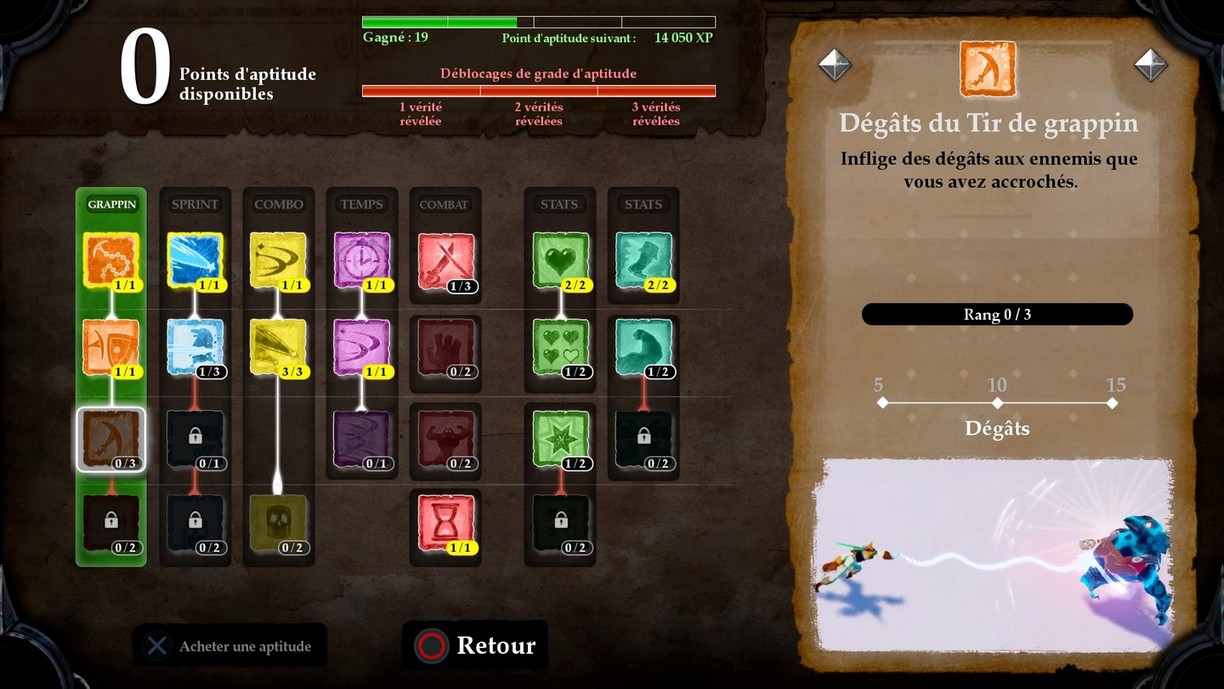
Task: Select the orange grappling chain skill
Action: [111, 260]
